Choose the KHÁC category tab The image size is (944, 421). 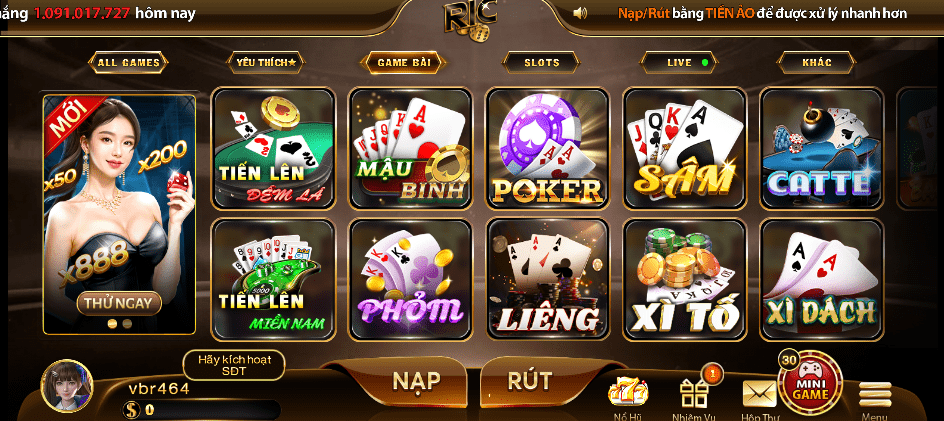coord(817,62)
